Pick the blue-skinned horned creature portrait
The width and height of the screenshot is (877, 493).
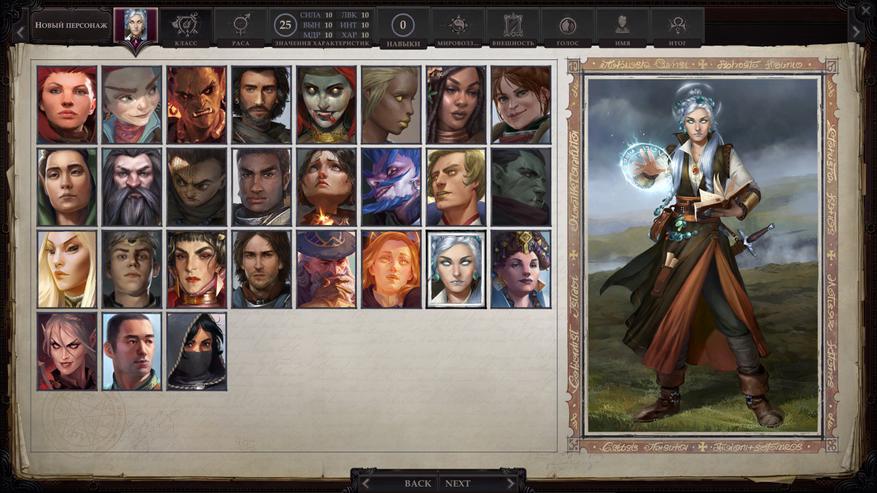click(x=392, y=187)
